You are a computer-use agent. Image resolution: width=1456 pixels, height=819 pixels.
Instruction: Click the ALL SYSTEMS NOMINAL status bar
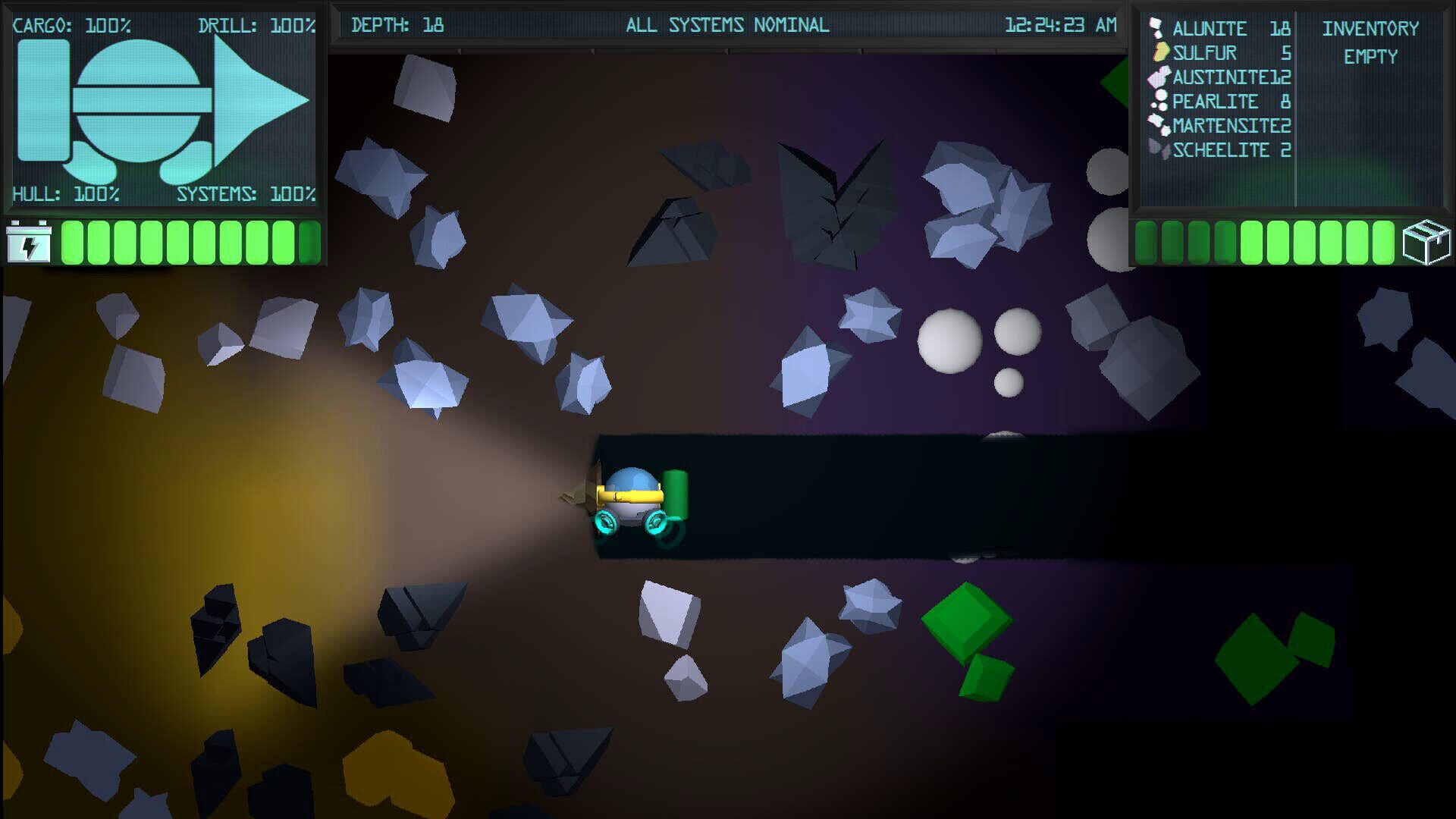(x=726, y=24)
